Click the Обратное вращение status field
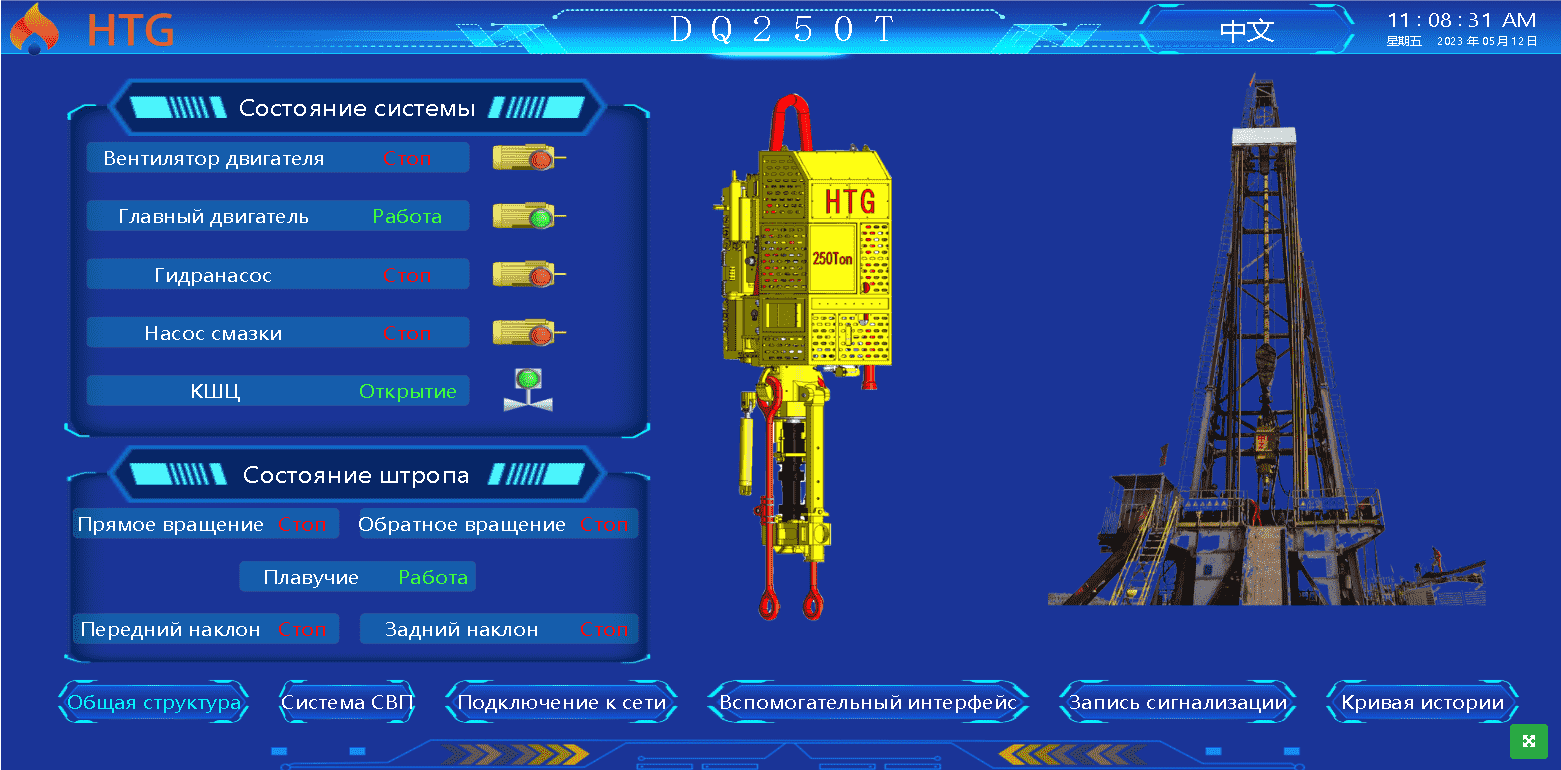The height and width of the screenshot is (770, 1561). [498, 524]
